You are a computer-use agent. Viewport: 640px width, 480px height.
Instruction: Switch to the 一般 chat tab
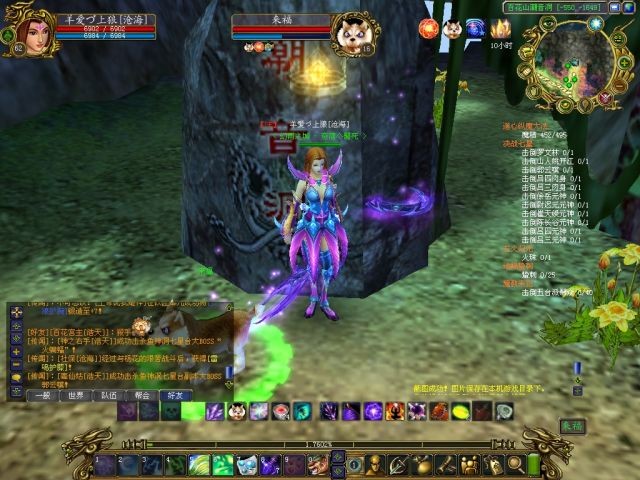tap(44, 395)
